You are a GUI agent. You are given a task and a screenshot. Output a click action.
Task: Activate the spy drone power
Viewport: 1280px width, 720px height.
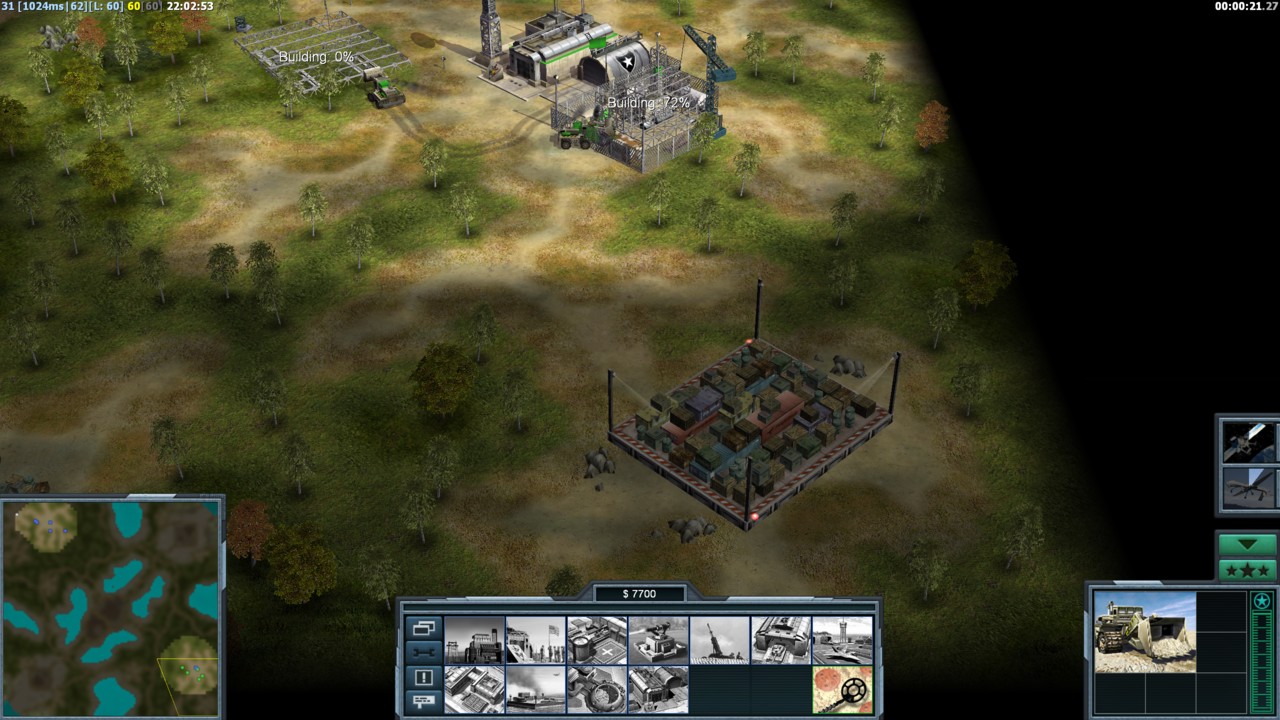click(x=1248, y=487)
